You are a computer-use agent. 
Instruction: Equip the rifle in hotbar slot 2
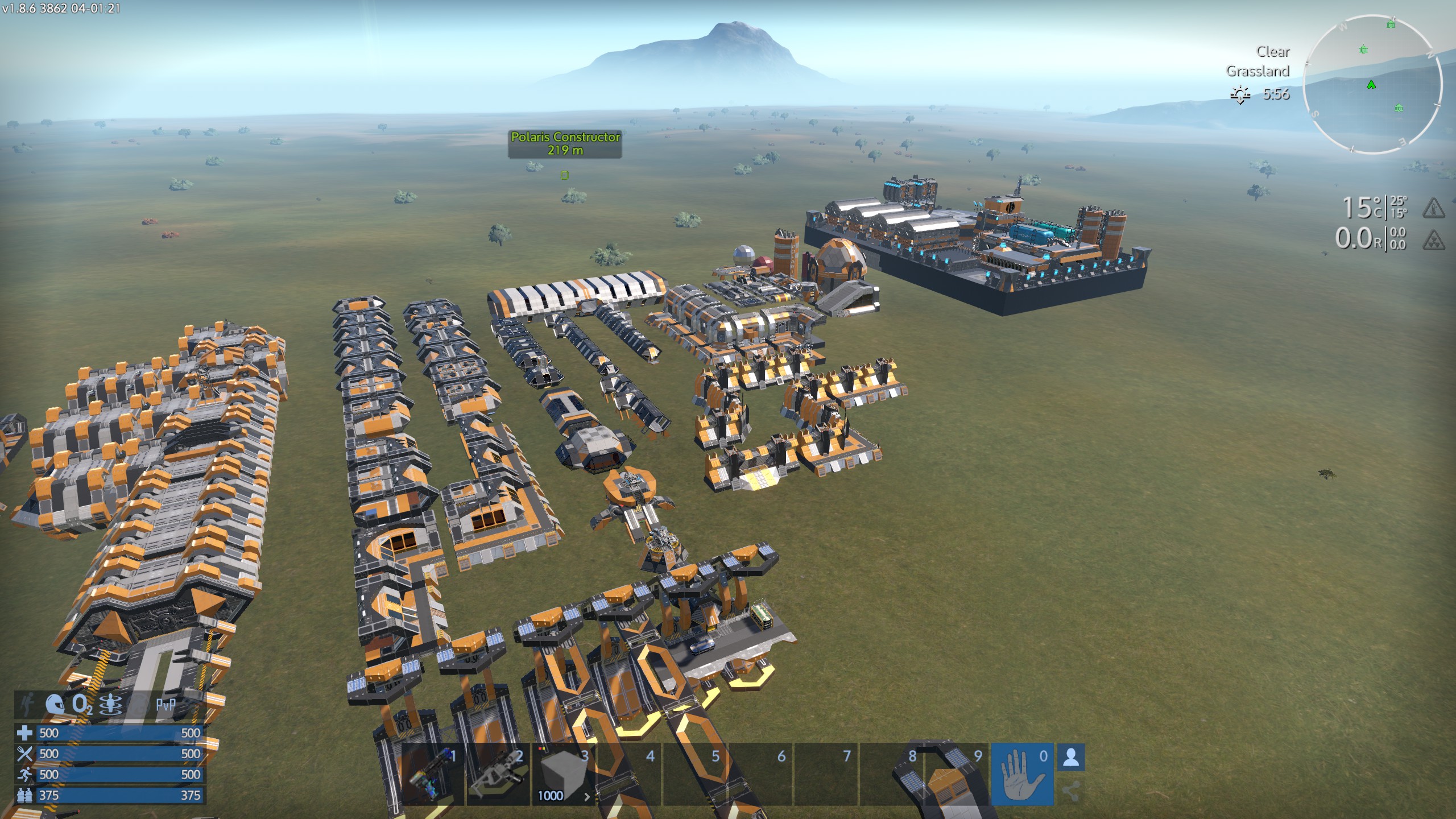click(498, 773)
